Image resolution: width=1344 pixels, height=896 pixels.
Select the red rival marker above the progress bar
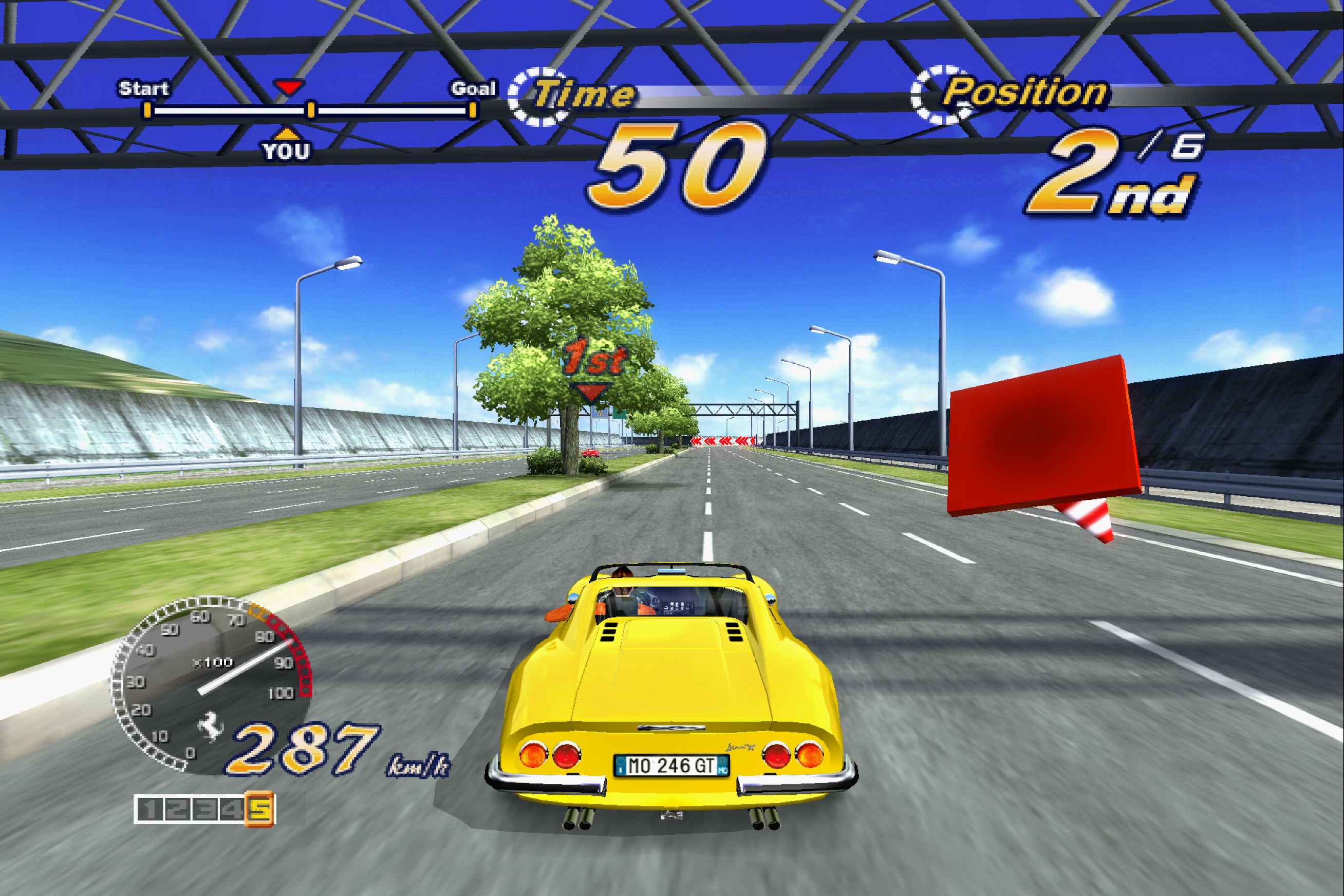pyautogui.click(x=289, y=87)
